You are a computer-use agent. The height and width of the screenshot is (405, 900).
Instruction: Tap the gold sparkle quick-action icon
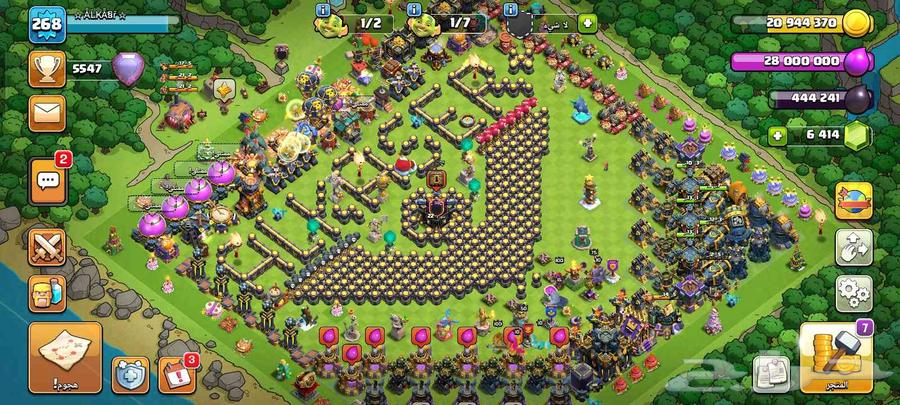point(223,89)
